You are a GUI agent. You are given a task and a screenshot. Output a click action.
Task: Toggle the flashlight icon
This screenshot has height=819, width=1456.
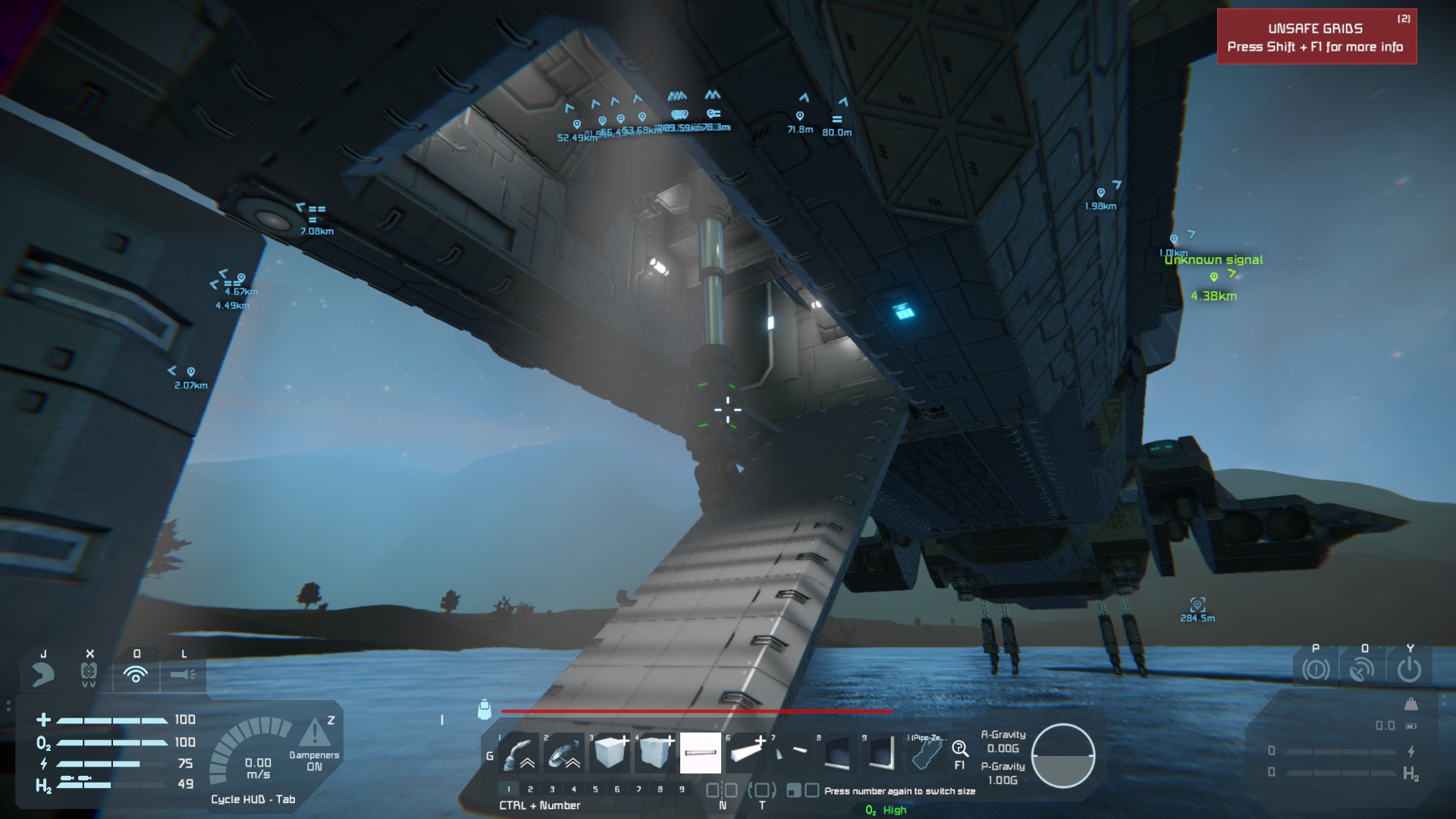183,673
